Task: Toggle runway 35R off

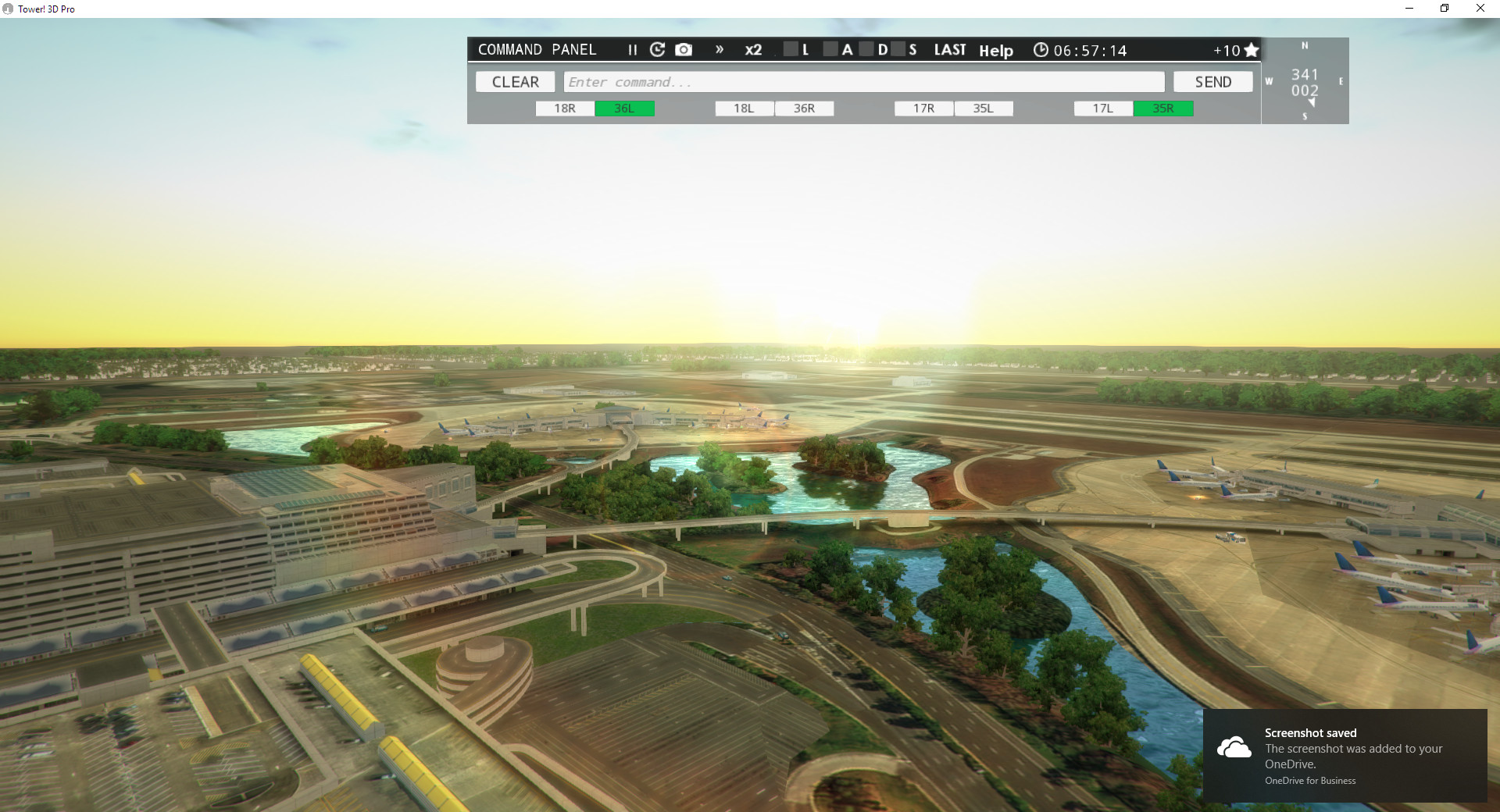Action: pos(1163,109)
